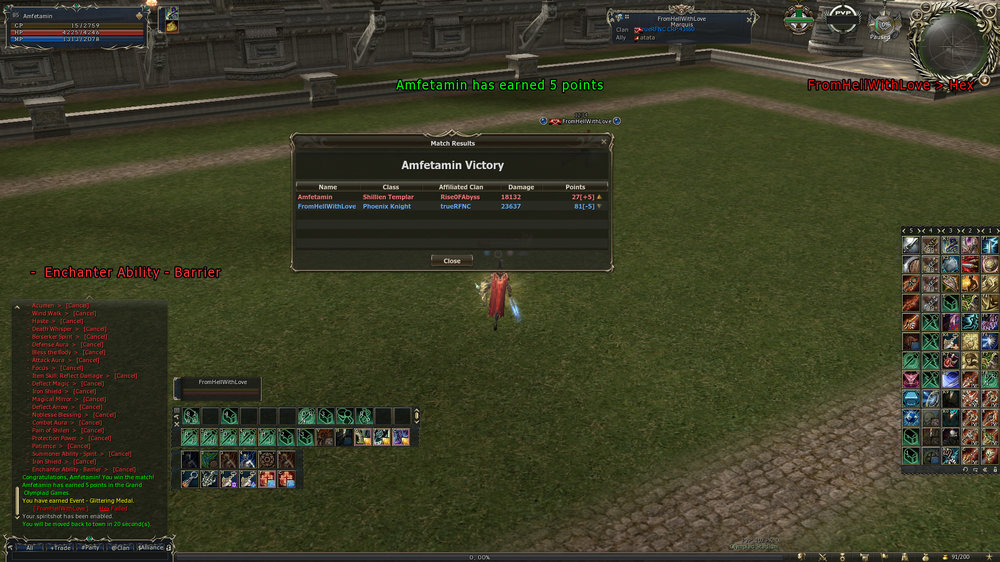1000x562 pixels.
Task: Click the PVP emblem icon
Action: 842,17
